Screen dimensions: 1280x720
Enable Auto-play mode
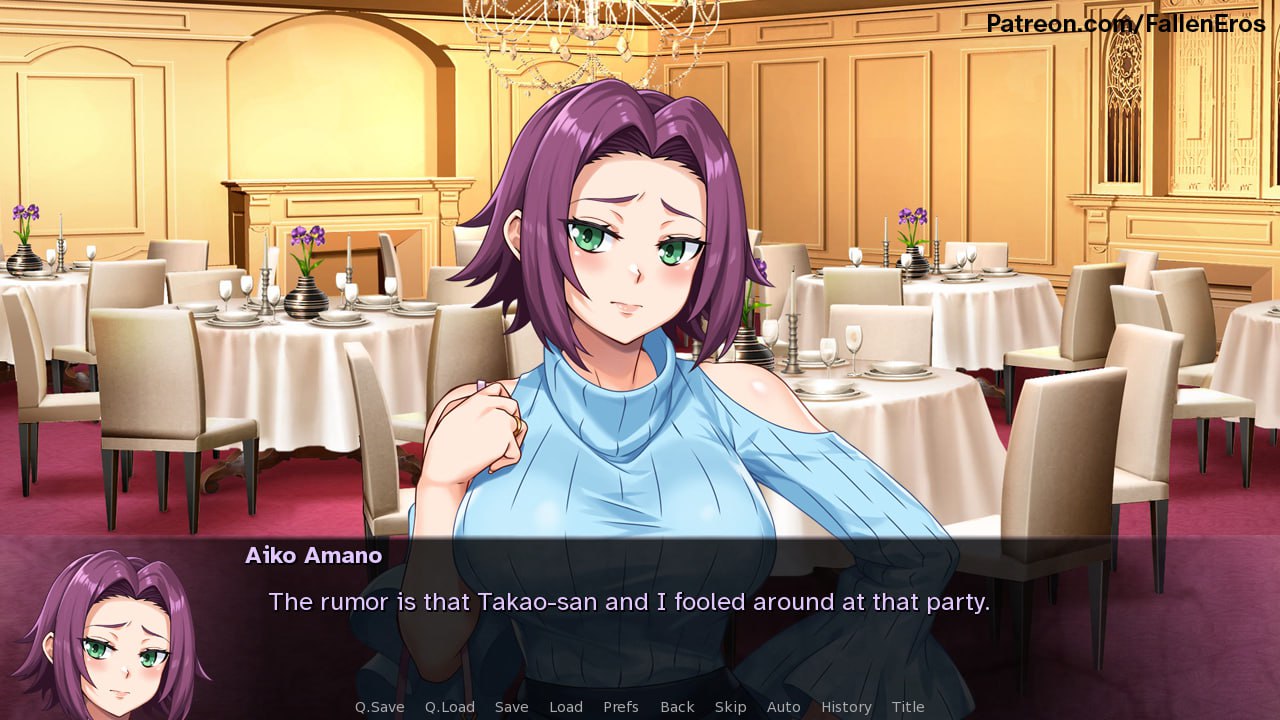pyautogui.click(x=784, y=707)
